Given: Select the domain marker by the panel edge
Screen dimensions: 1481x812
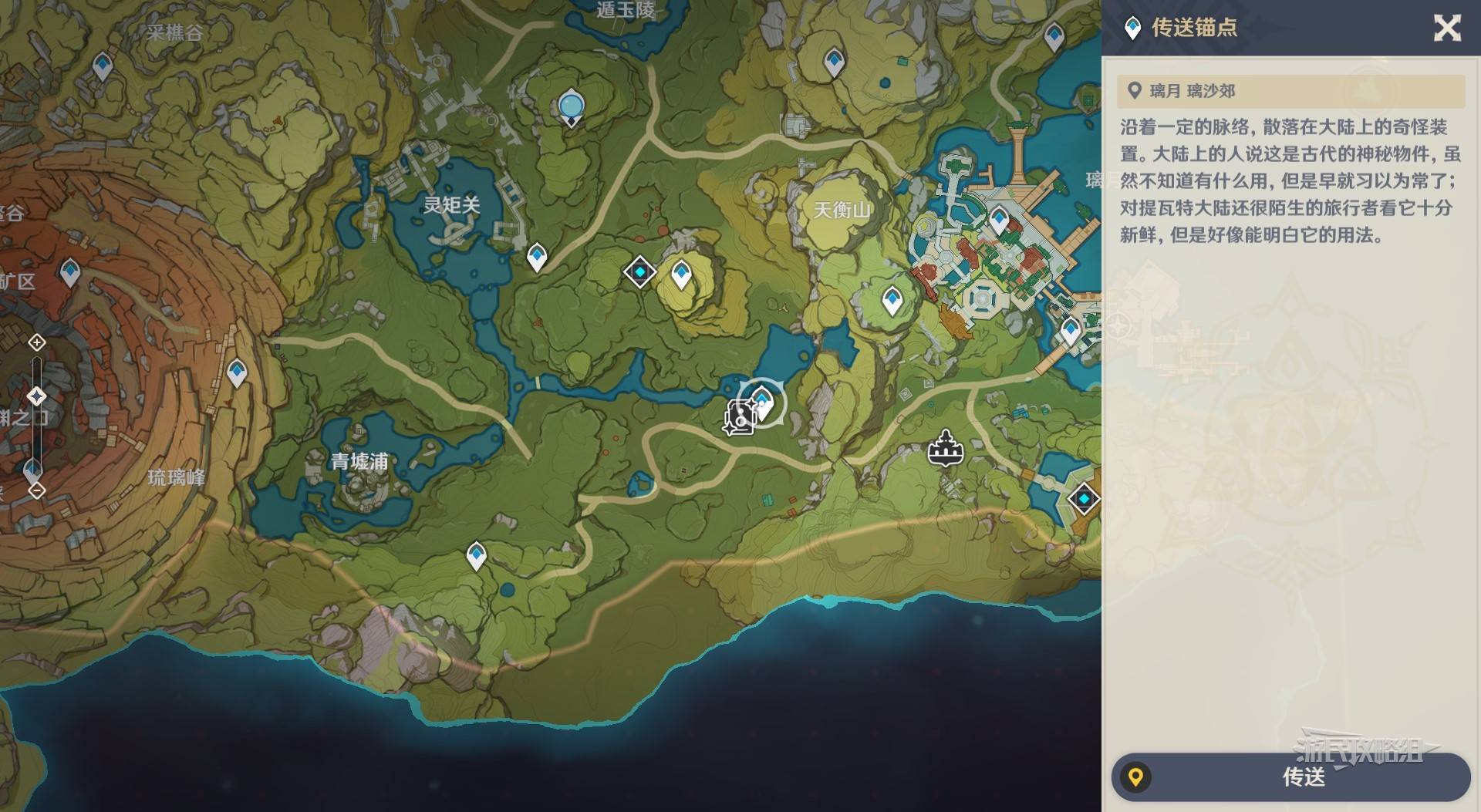Looking at the screenshot, I should [x=1084, y=499].
